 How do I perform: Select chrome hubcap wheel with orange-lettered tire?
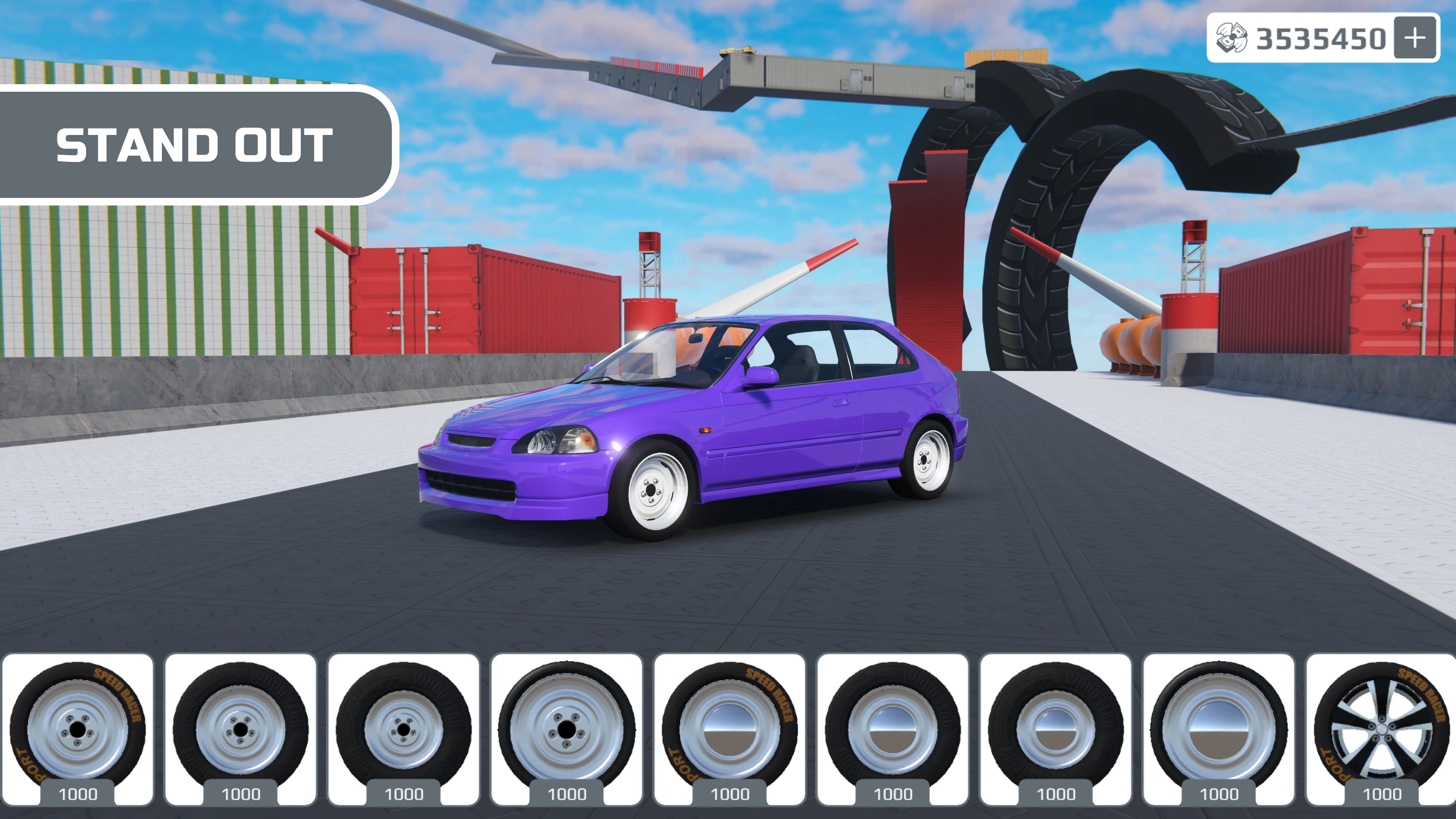(730, 728)
